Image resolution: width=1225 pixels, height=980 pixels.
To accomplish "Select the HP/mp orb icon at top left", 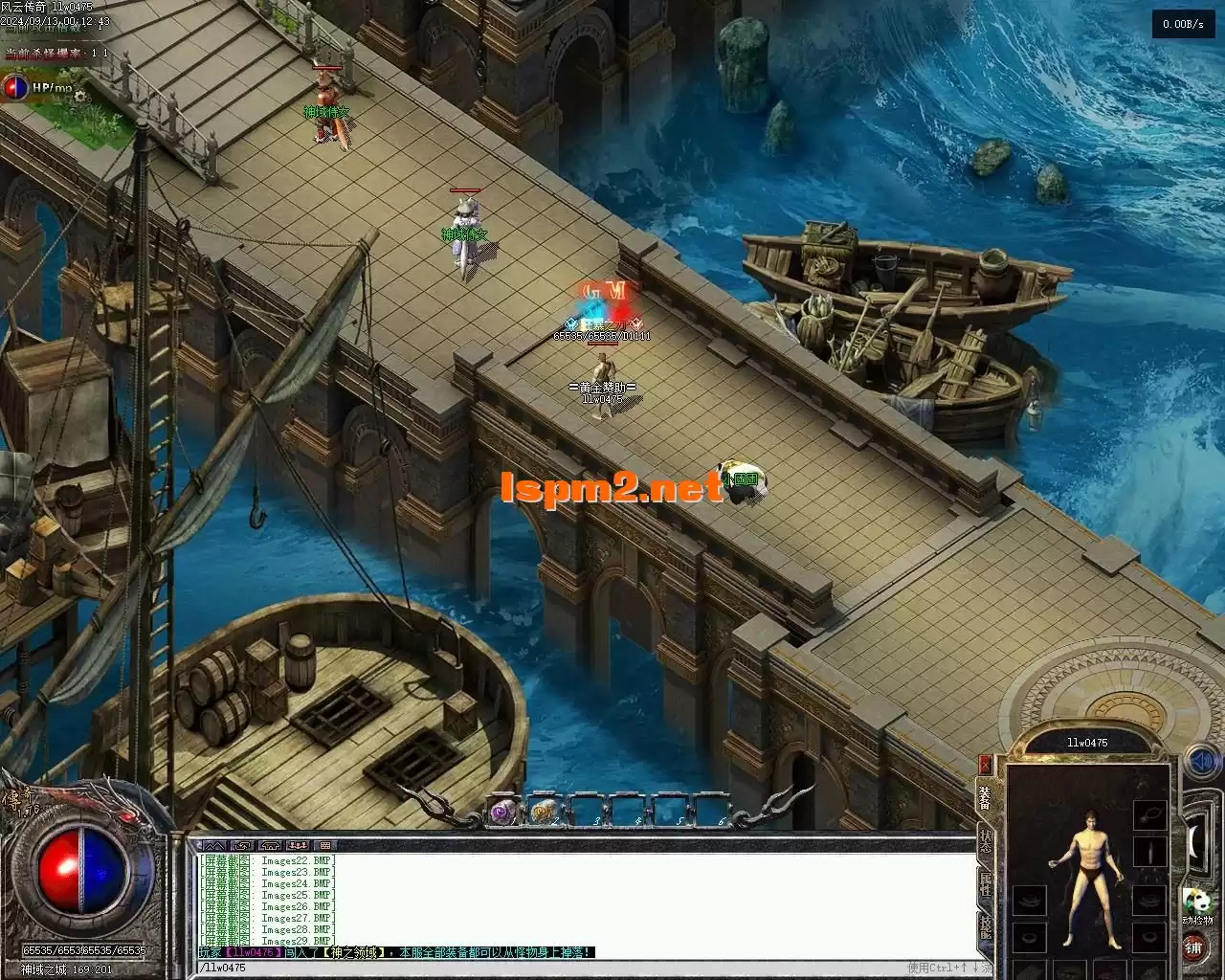I will point(15,87).
